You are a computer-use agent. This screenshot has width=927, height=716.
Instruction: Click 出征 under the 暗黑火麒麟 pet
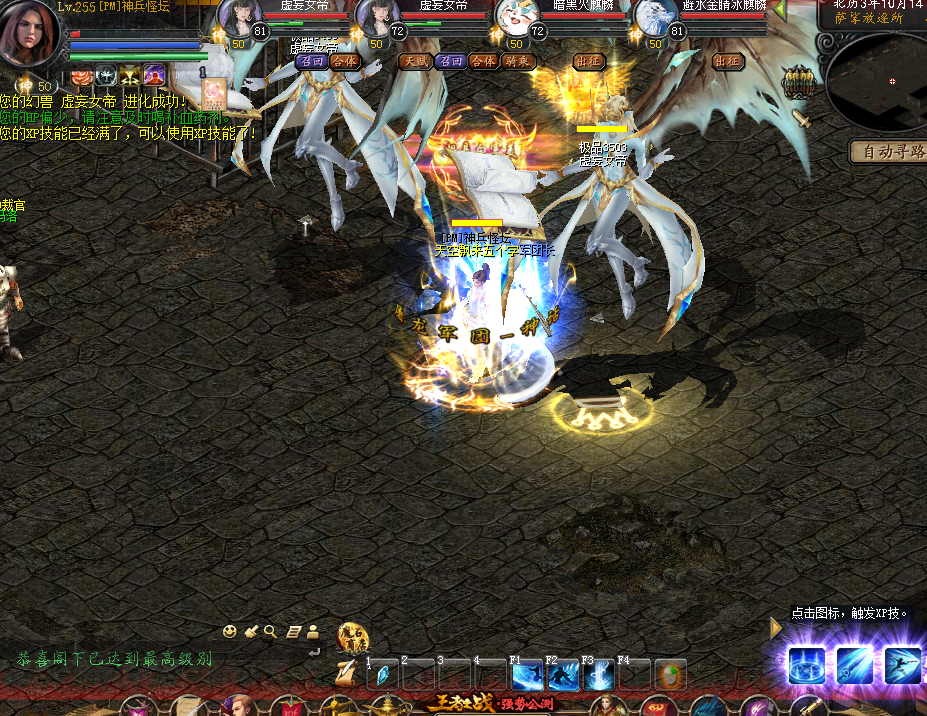pyautogui.click(x=588, y=61)
